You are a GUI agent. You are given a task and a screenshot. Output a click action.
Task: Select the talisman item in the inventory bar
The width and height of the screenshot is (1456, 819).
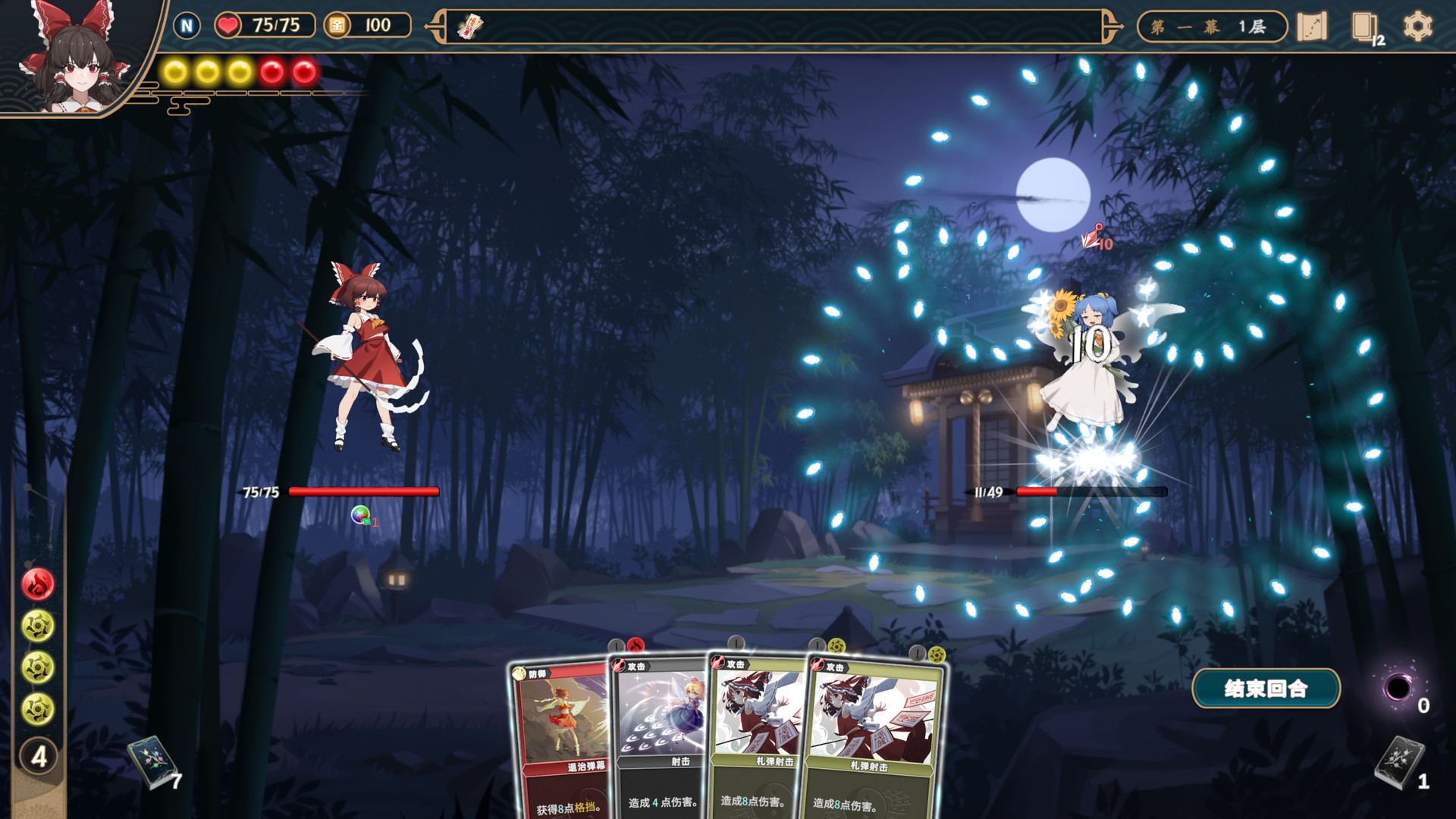(472, 27)
